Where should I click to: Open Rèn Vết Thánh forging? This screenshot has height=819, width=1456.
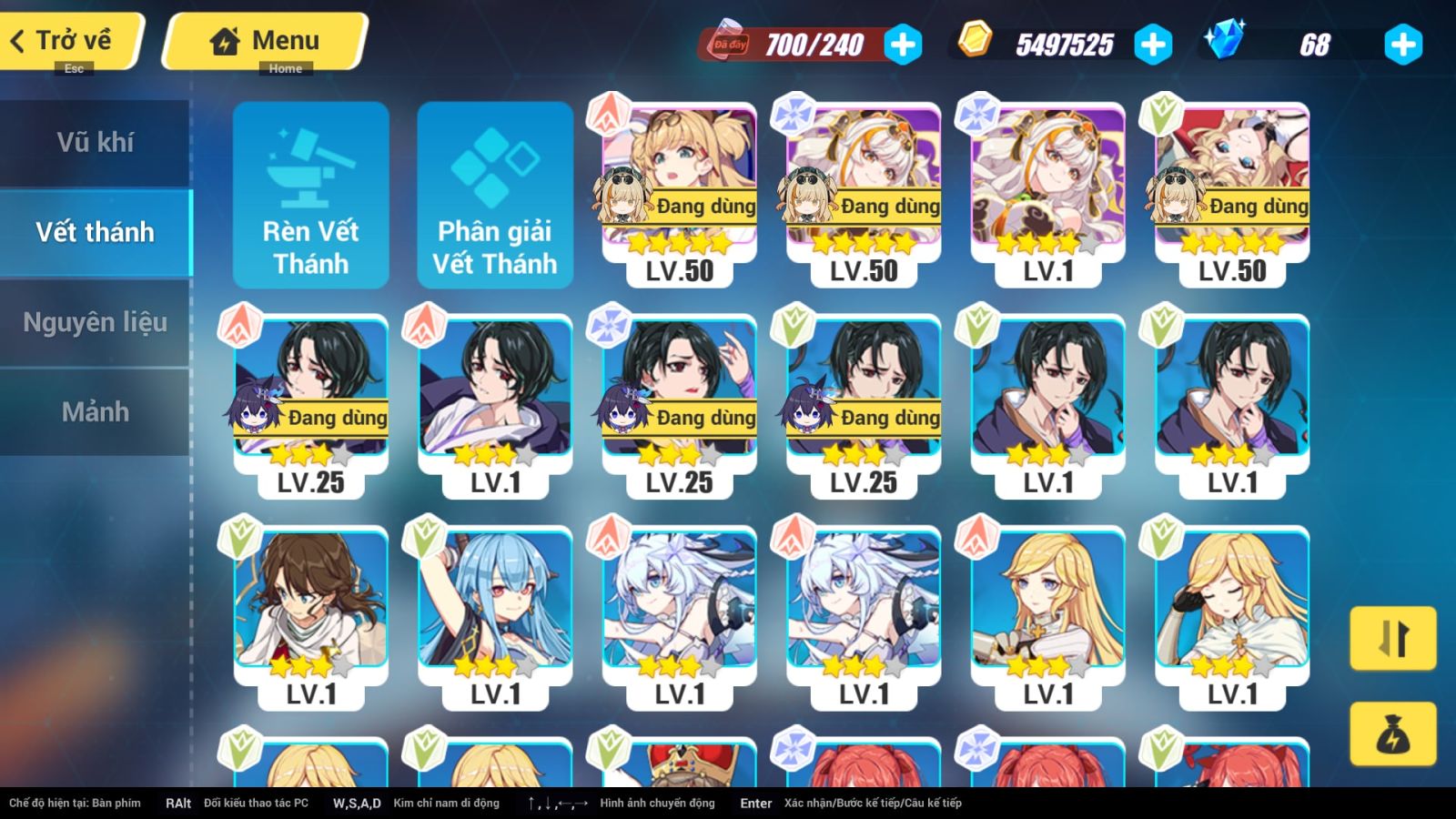click(310, 196)
